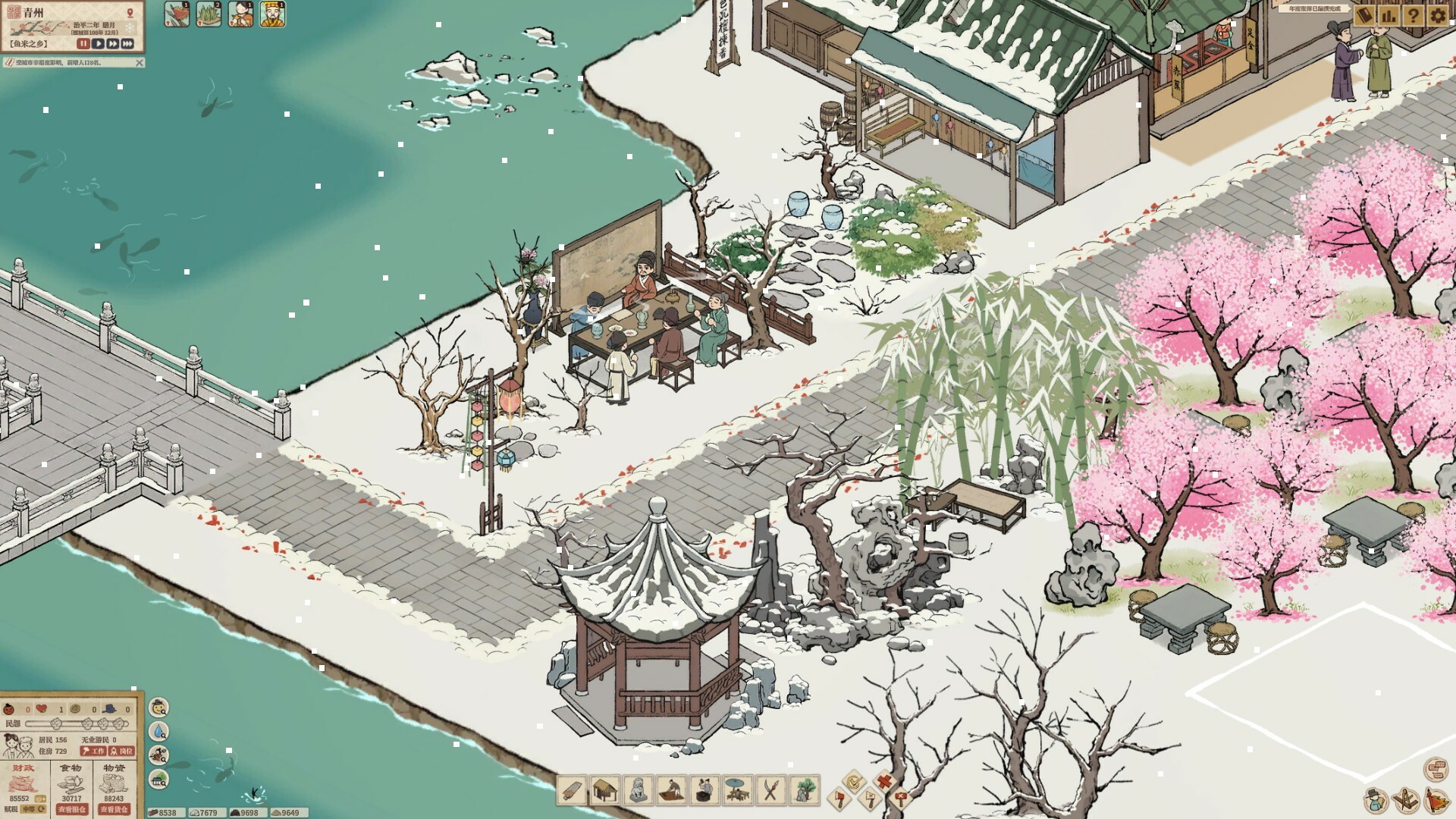This screenshot has width=1456, height=819.
Task: Switch to the 岗位 jobs tab
Action: tap(121, 752)
